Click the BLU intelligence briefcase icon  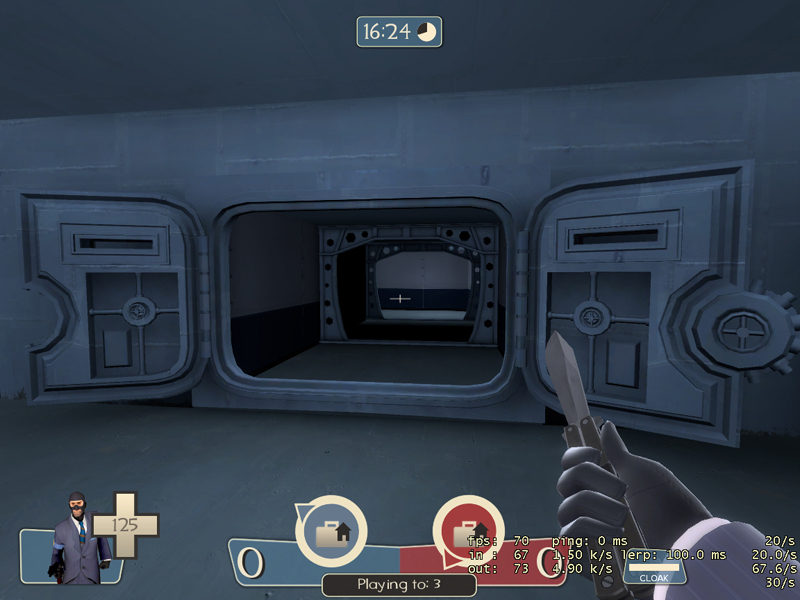[x=330, y=532]
